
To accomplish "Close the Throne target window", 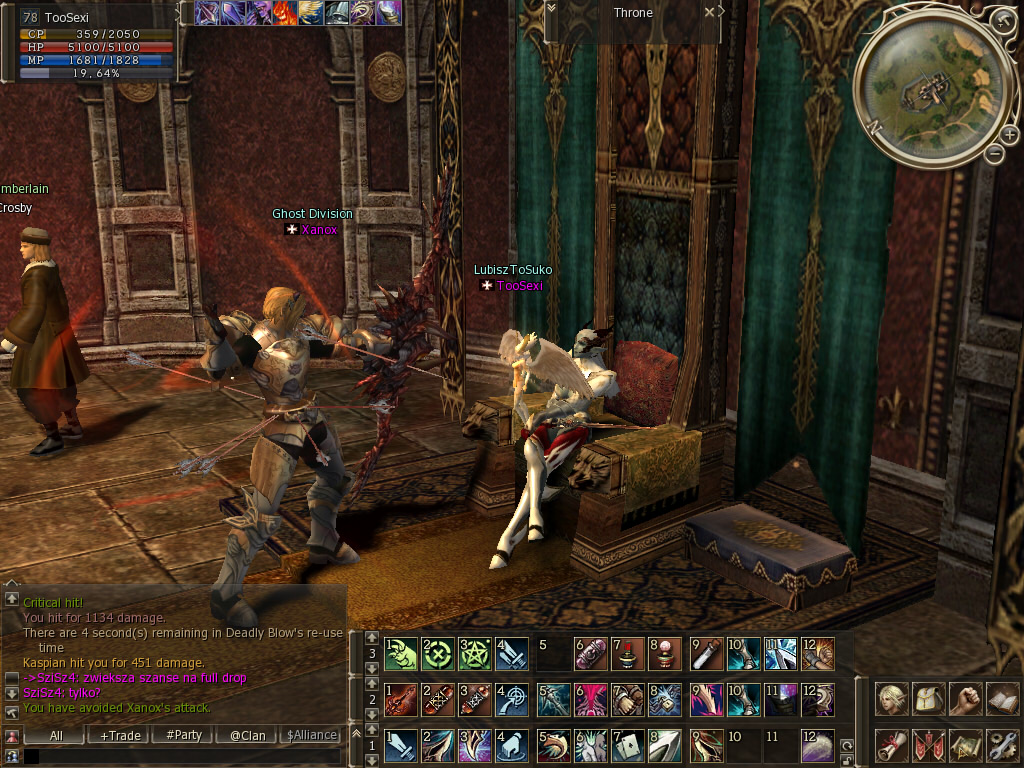I will [x=709, y=12].
